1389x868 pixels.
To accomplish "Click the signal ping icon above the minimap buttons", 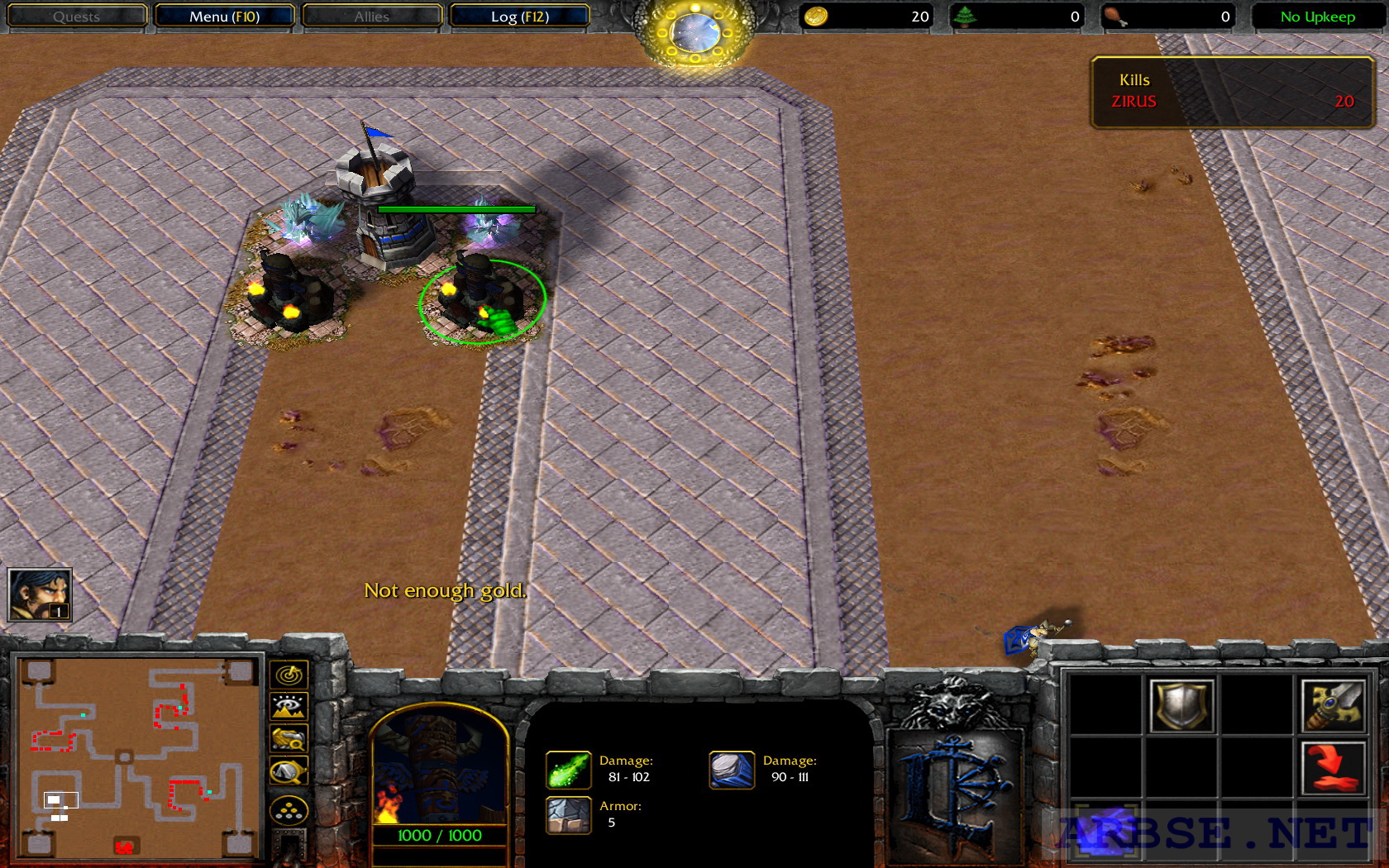I will pos(288,674).
